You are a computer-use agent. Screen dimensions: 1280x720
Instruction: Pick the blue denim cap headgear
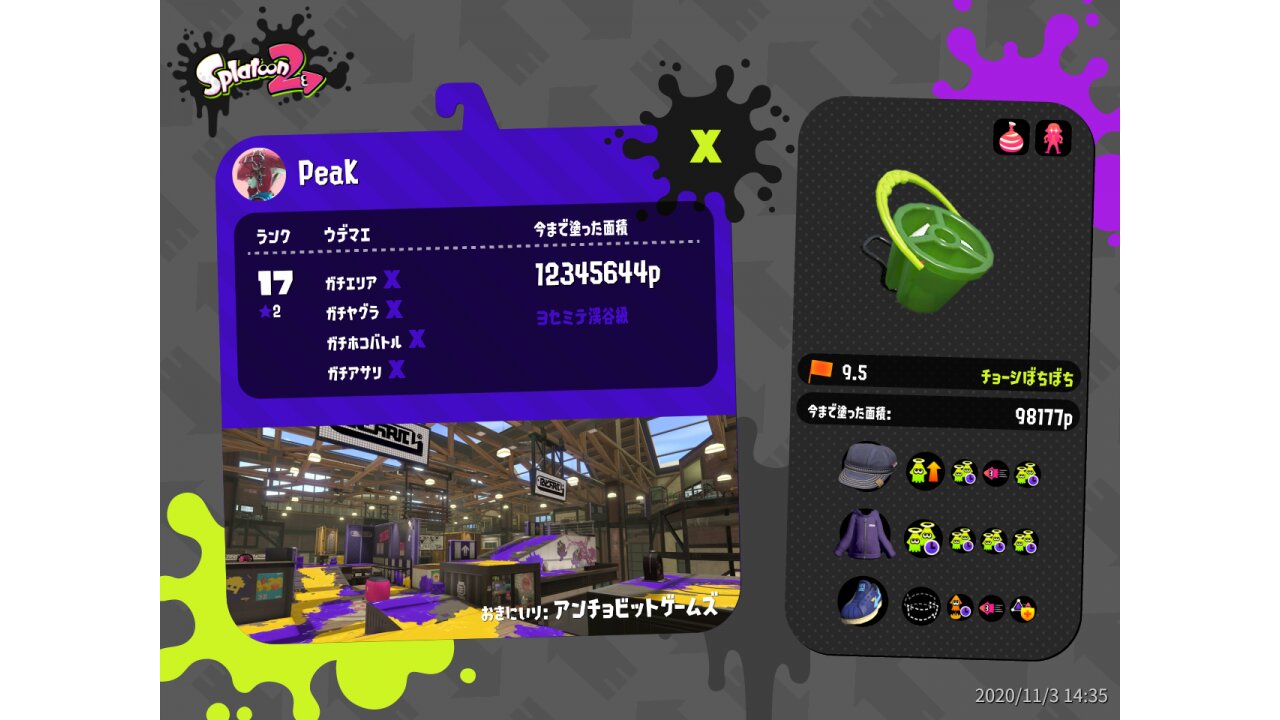(x=867, y=466)
